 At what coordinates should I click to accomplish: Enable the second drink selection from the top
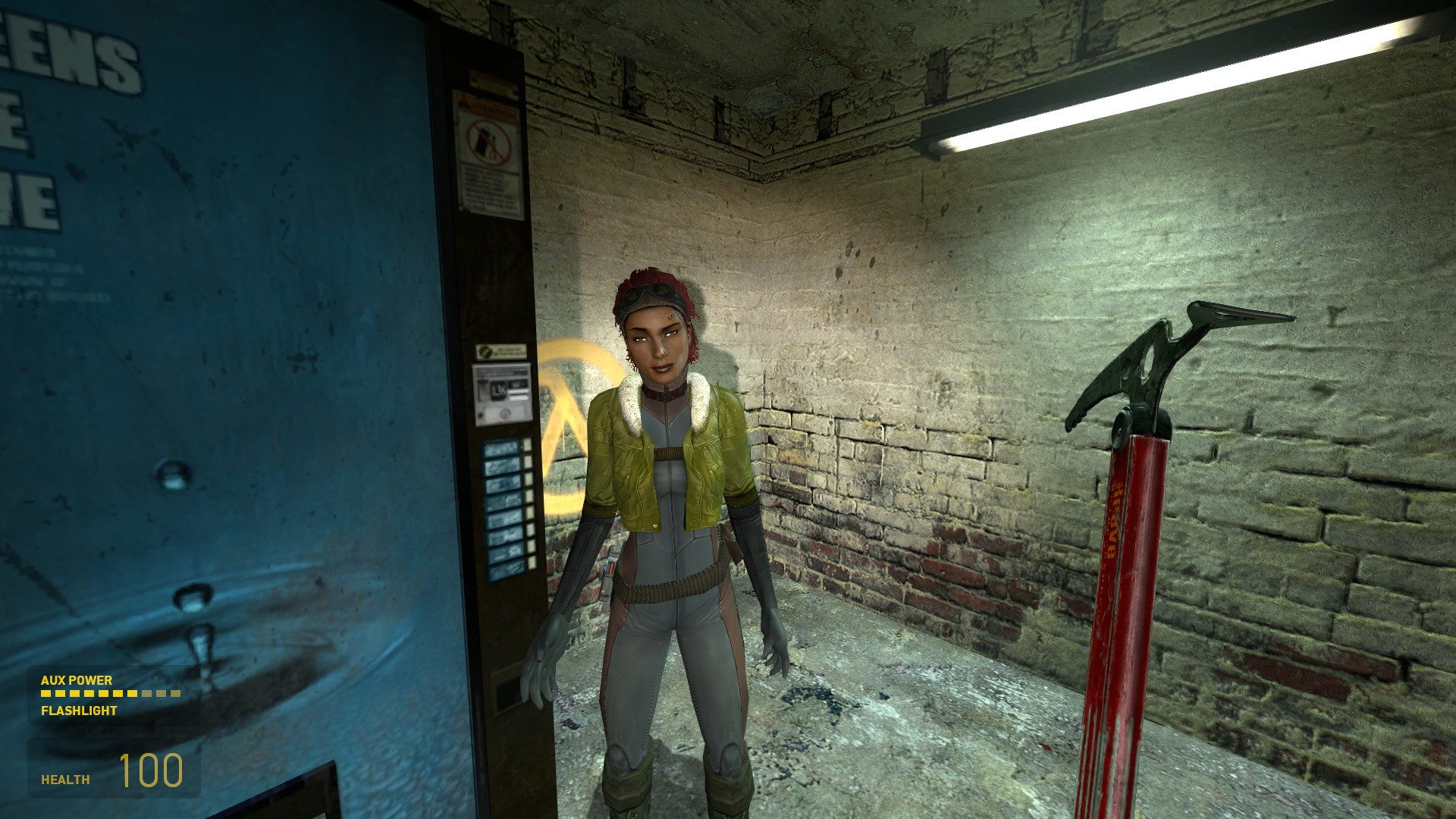[x=528, y=463]
